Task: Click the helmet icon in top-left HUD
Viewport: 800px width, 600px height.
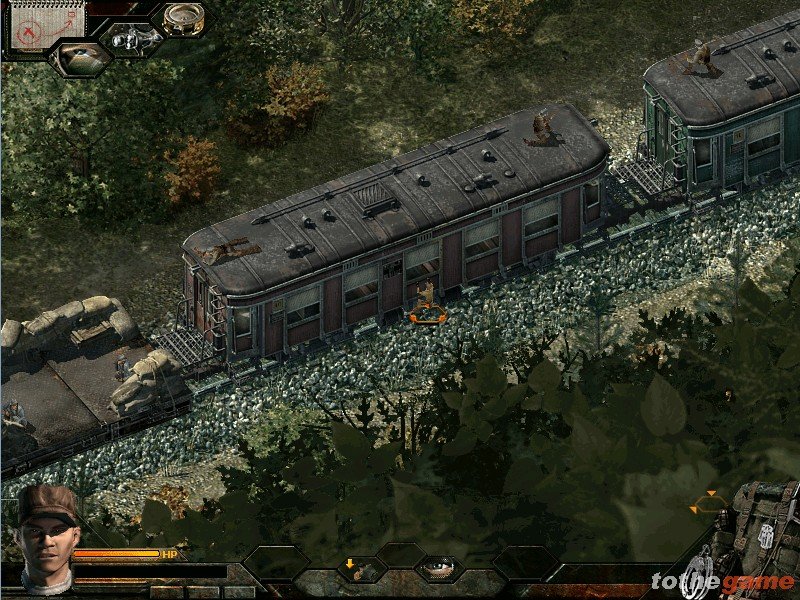Action: tap(80, 58)
